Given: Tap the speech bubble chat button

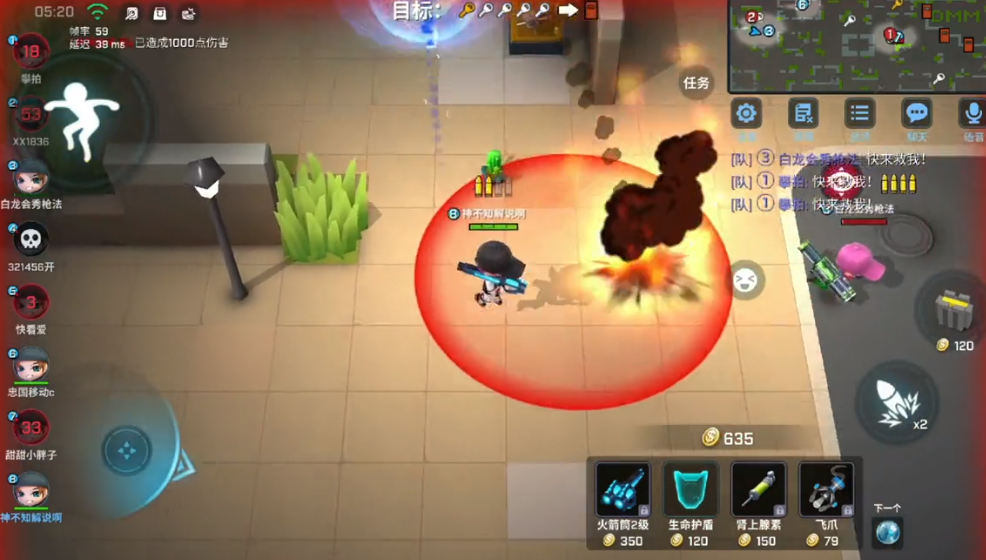Looking at the screenshot, I should click(x=916, y=115).
